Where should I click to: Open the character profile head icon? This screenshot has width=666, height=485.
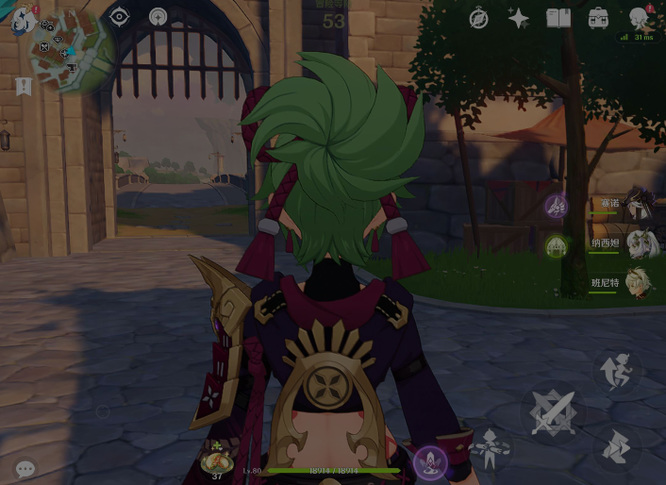(639, 18)
